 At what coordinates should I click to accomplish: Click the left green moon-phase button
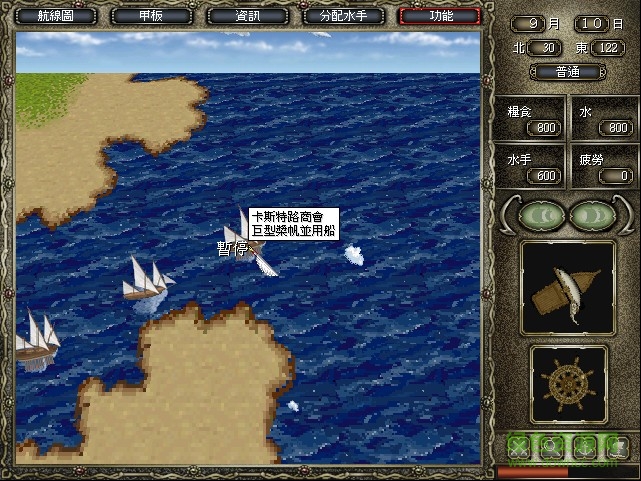tap(542, 215)
